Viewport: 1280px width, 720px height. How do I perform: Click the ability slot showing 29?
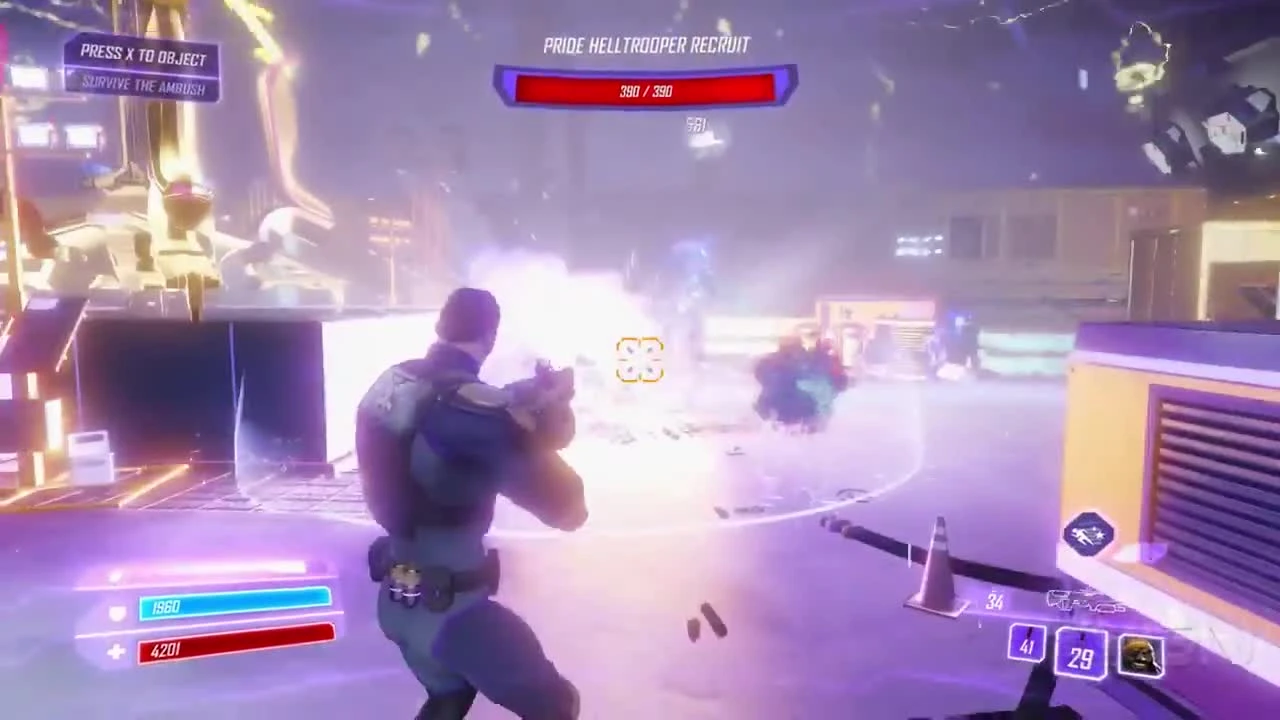point(1081,655)
